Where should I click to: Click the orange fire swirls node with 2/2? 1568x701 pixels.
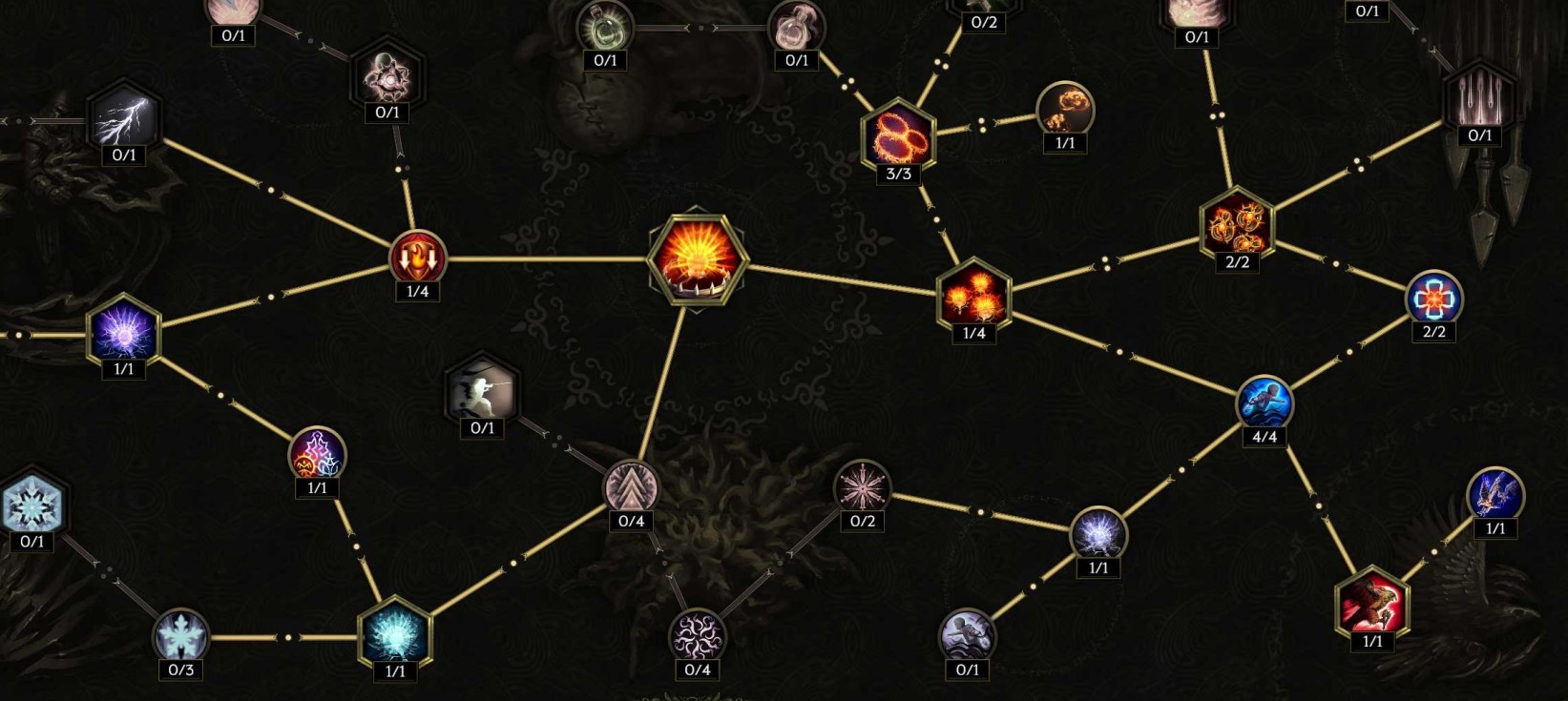pyautogui.click(x=1236, y=225)
